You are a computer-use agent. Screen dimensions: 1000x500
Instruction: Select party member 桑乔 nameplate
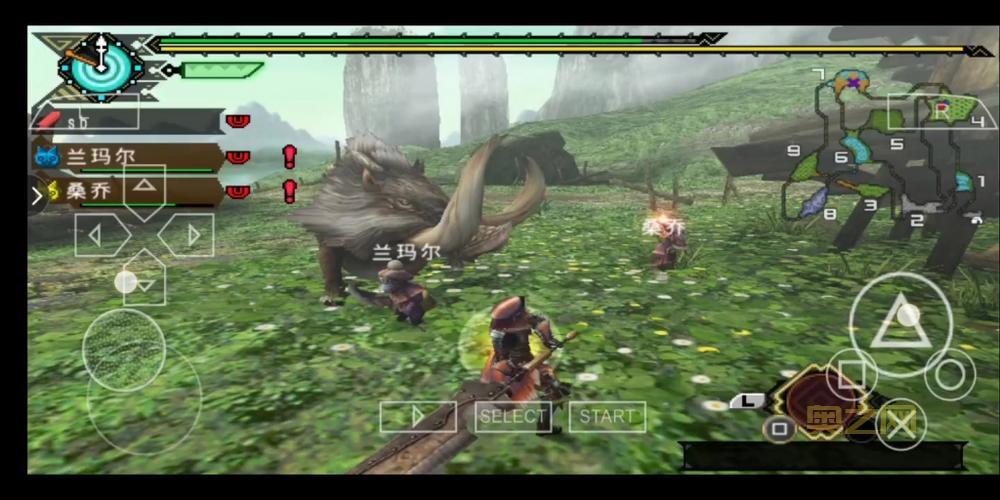click(125, 191)
